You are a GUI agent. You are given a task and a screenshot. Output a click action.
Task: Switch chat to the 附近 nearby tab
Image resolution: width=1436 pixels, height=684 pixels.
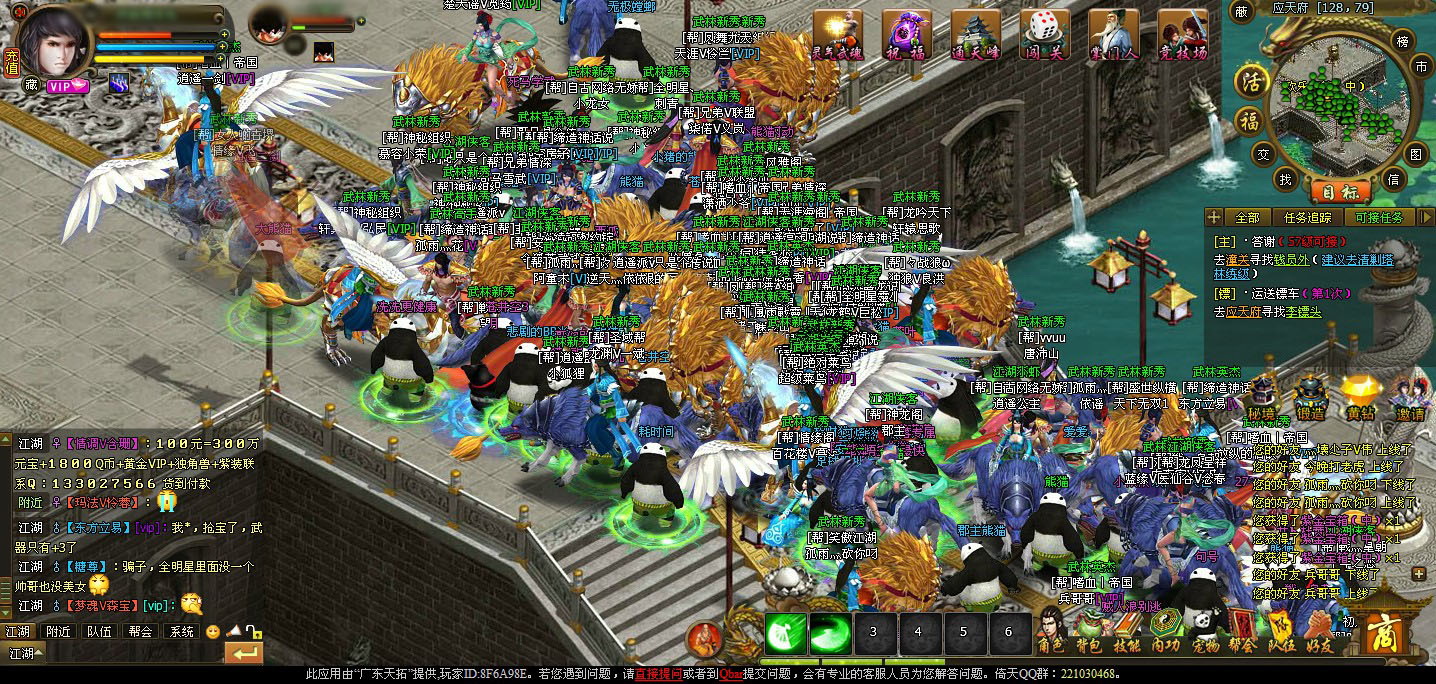[x=58, y=632]
